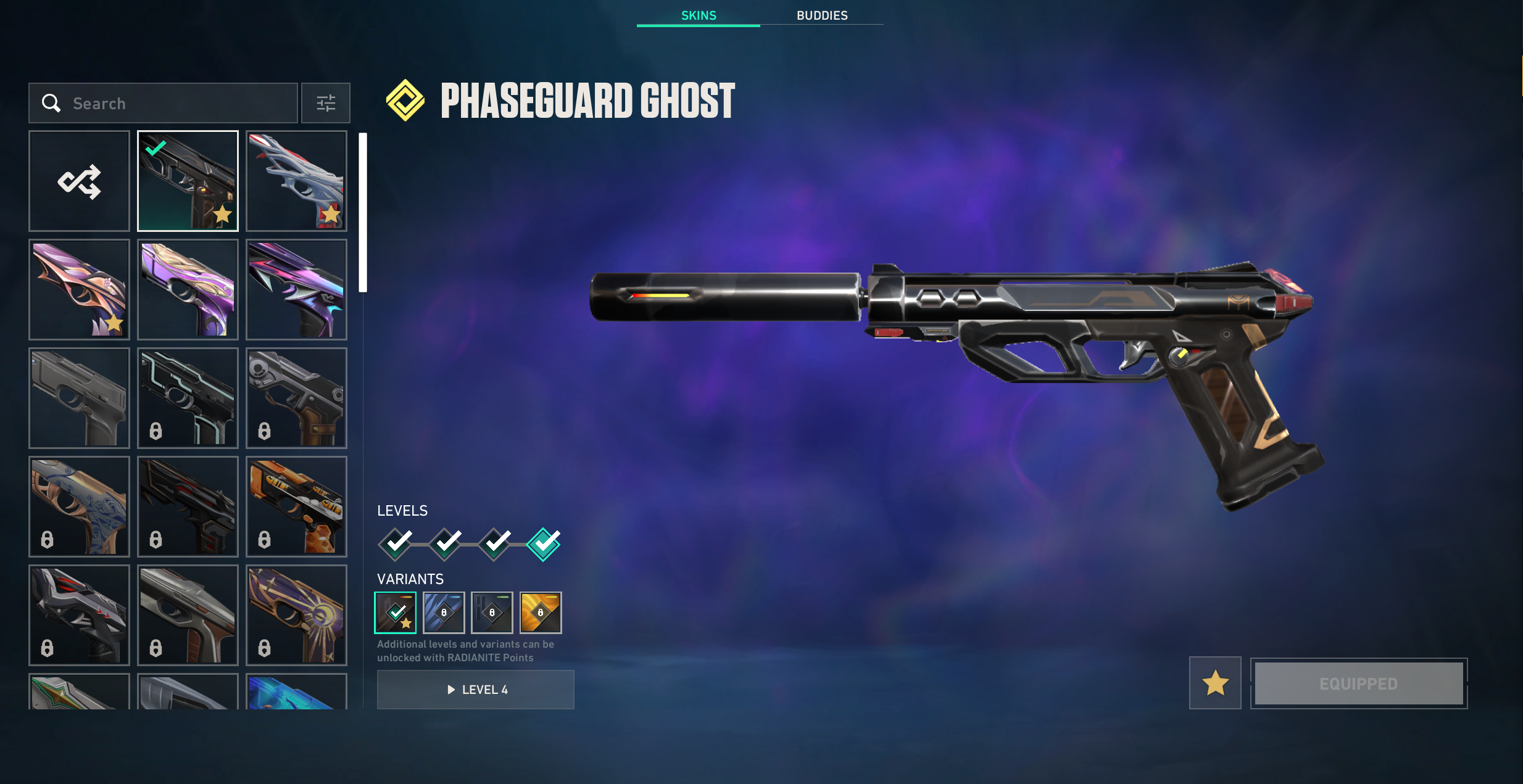
Task: Select the equipped Phaseguard Ghost thumbnail
Action: point(188,181)
